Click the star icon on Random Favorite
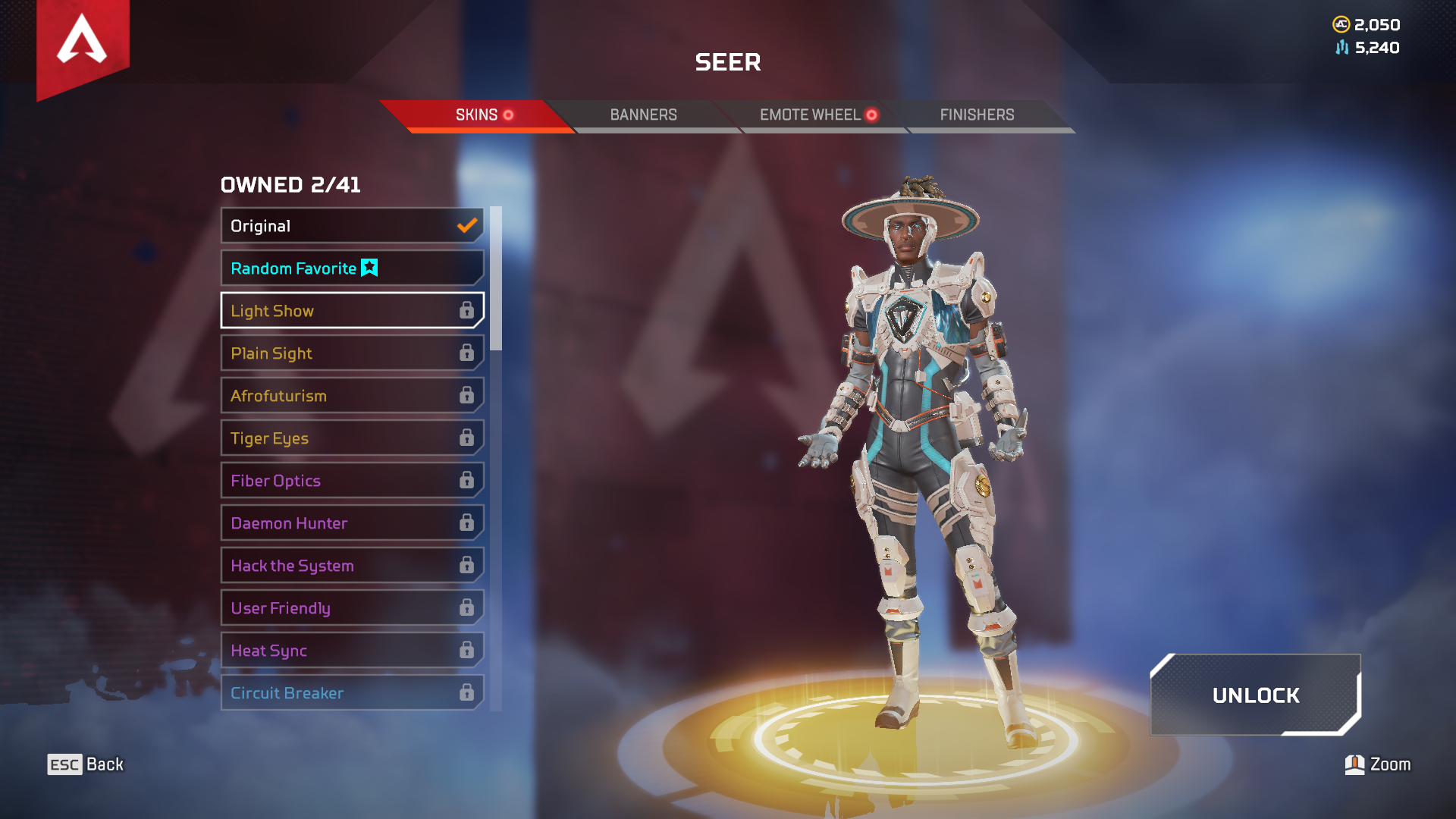Screen dimensions: 1456x819 (369, 268)
